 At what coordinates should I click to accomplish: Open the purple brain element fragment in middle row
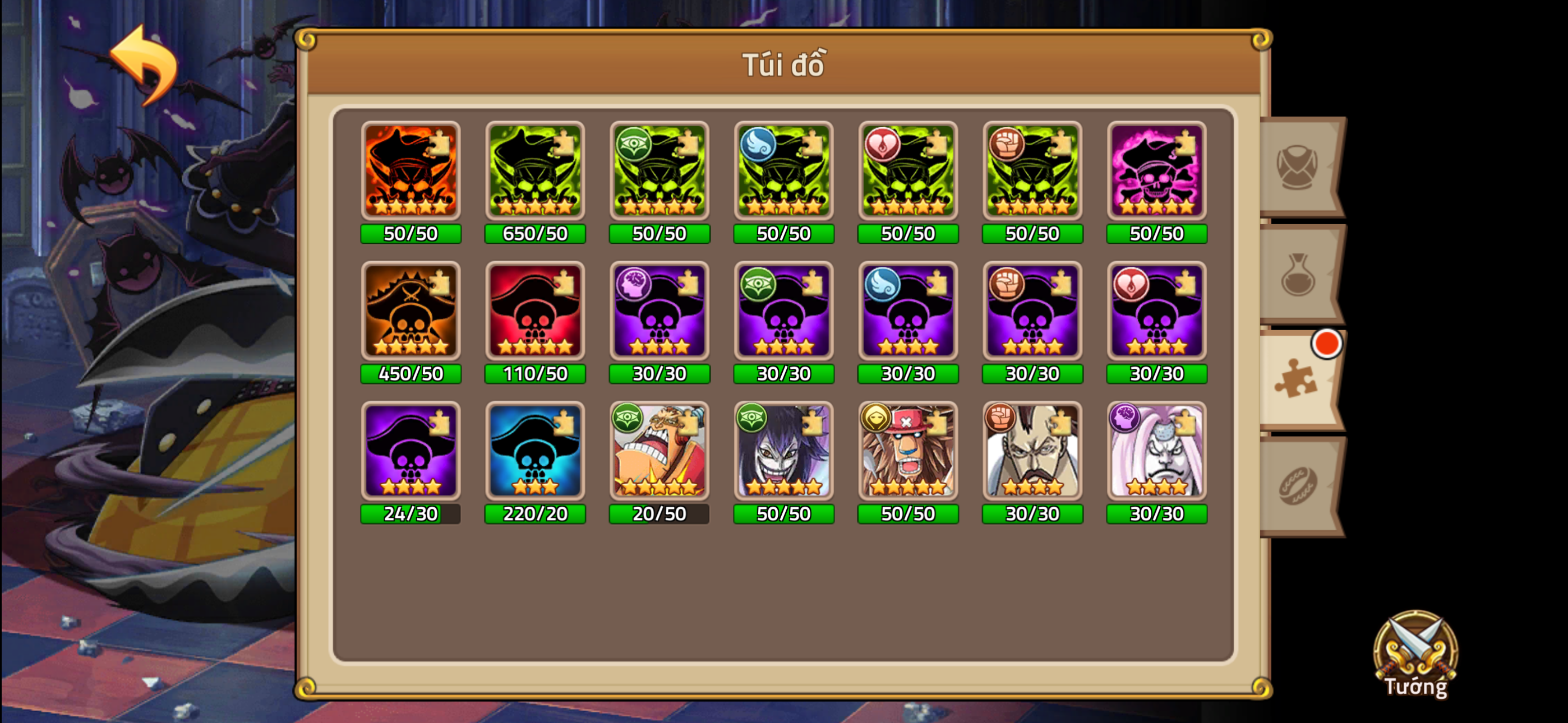point(659,312)
